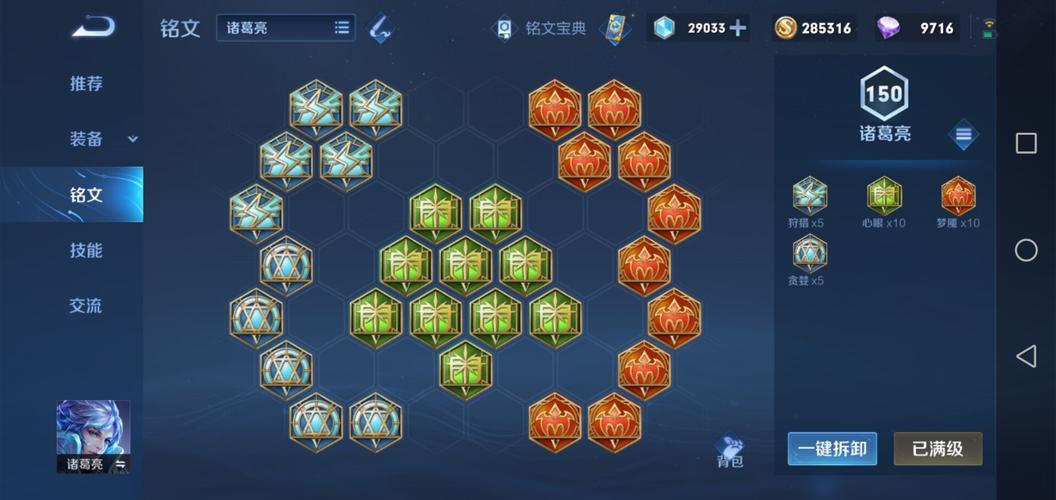Open the 交流 tab

click(86, 306)
